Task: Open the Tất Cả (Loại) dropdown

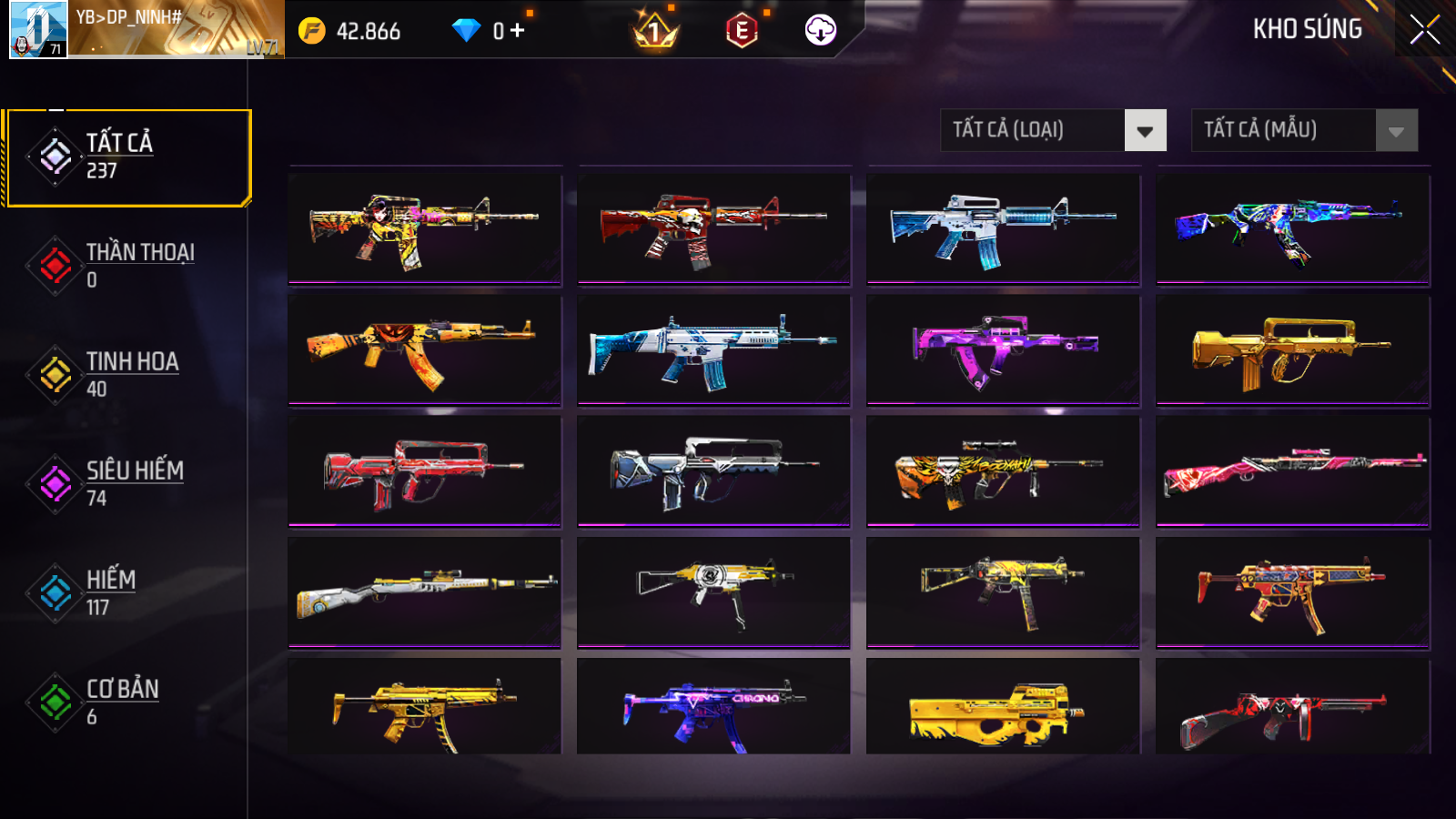Action: [1053, 130]
